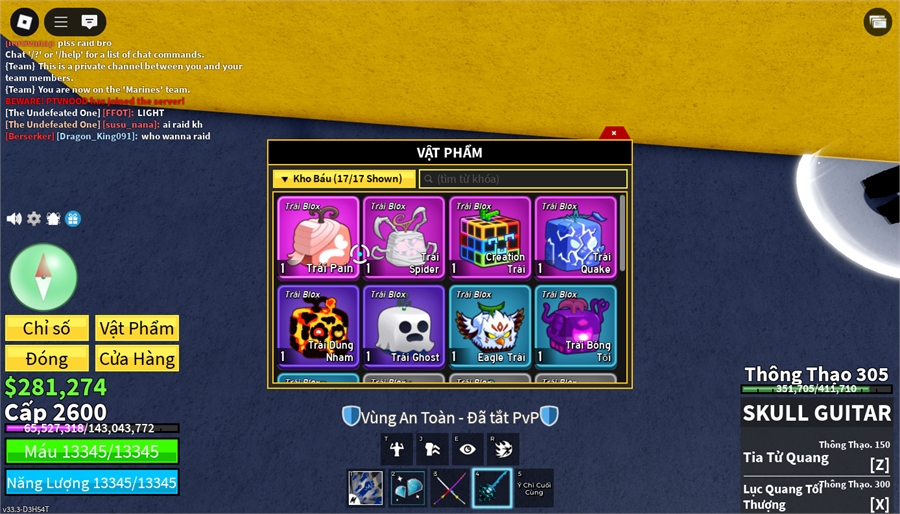900x514 pixels.
Task: Select the Trái Bóng Tối fruit
Action: point(576,325)
